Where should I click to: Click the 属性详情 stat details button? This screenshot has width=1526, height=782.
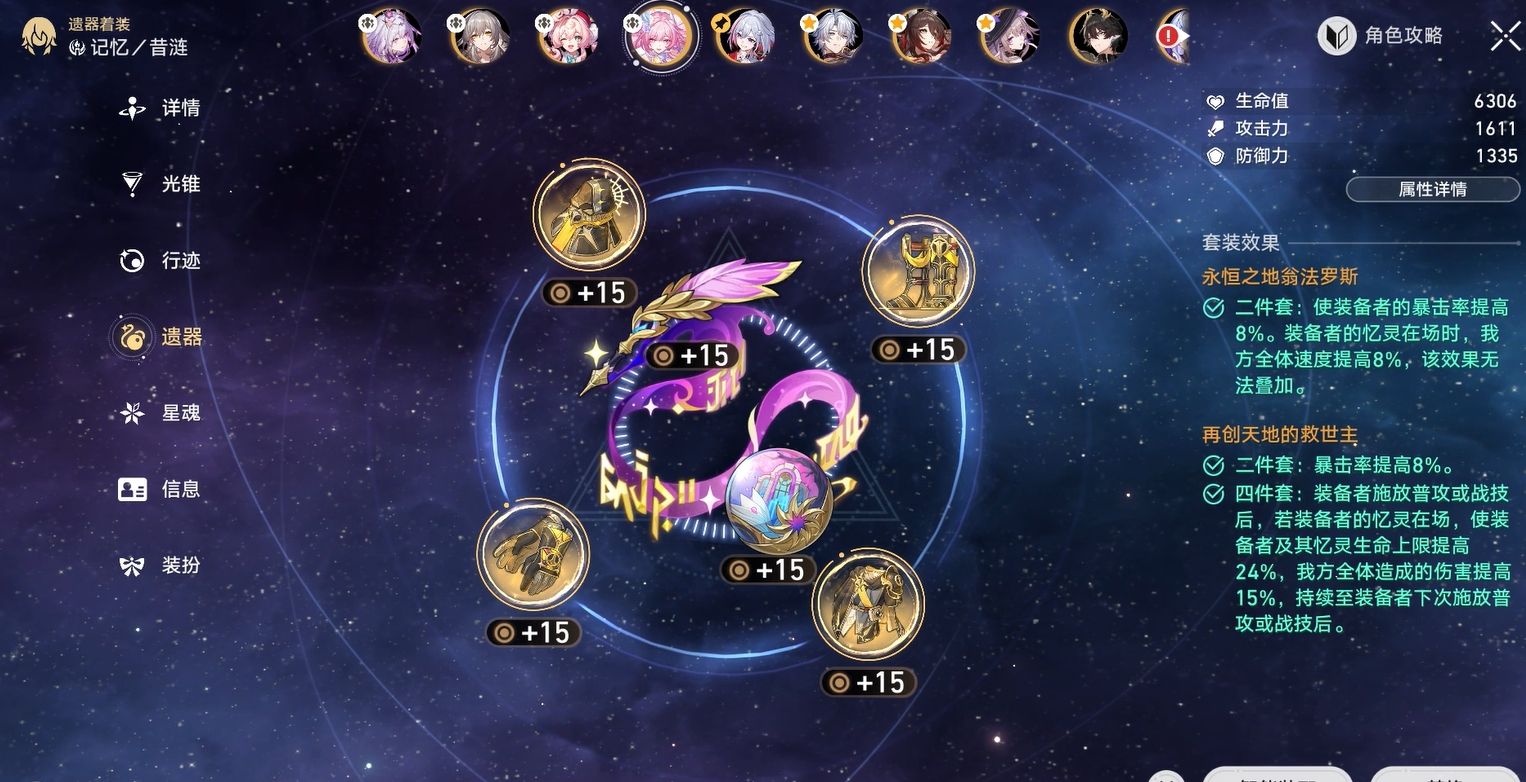pyautogui.click(x=1431, y=189)
